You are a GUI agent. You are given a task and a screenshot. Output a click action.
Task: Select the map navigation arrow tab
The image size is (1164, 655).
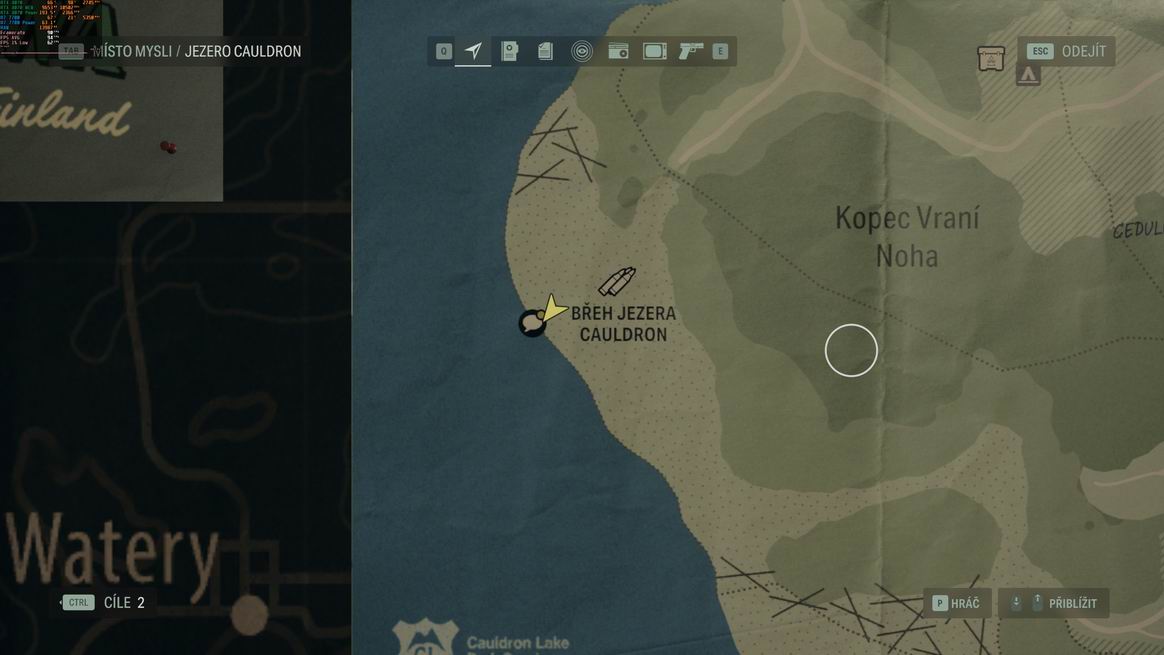pos(473,51)
